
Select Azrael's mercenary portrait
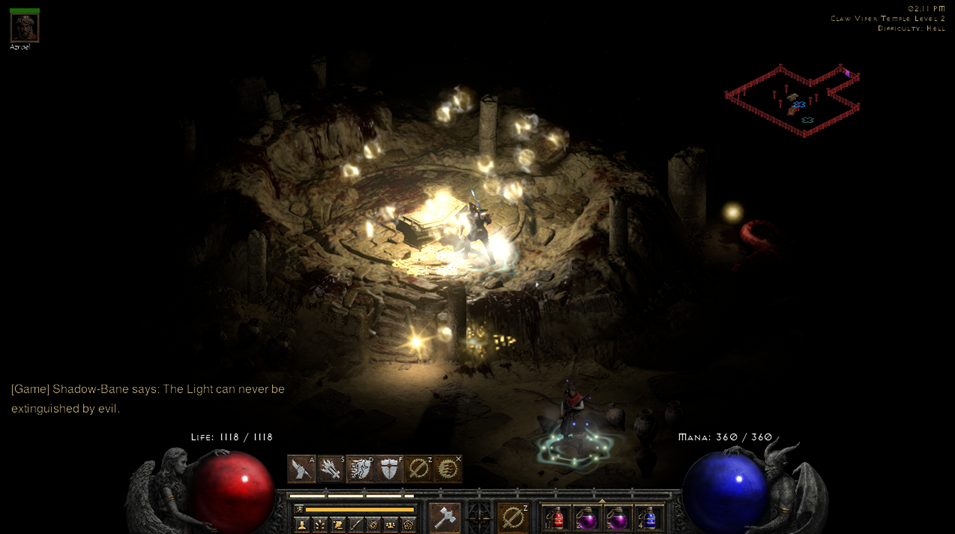(24, 27)
